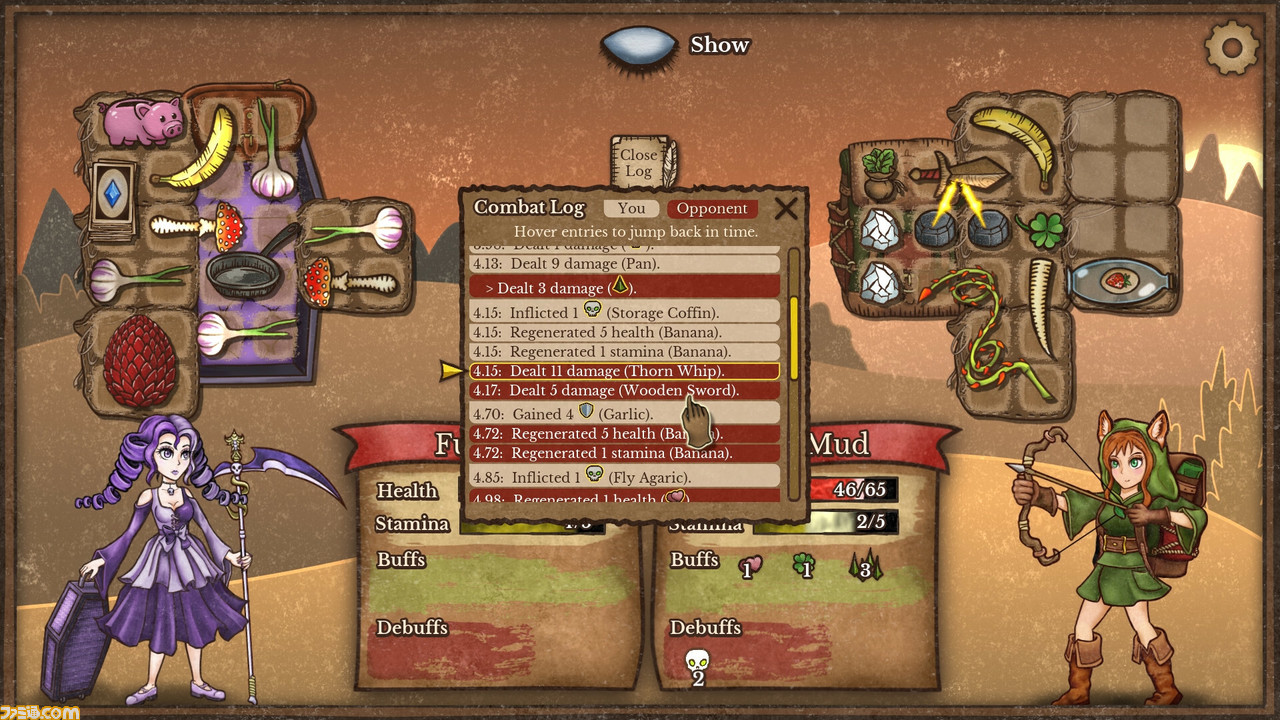The width and height of the screenshot is (1280, 720).
Task: Select the Thorn Whip 11 damage entry
Action: pos(624,371)
